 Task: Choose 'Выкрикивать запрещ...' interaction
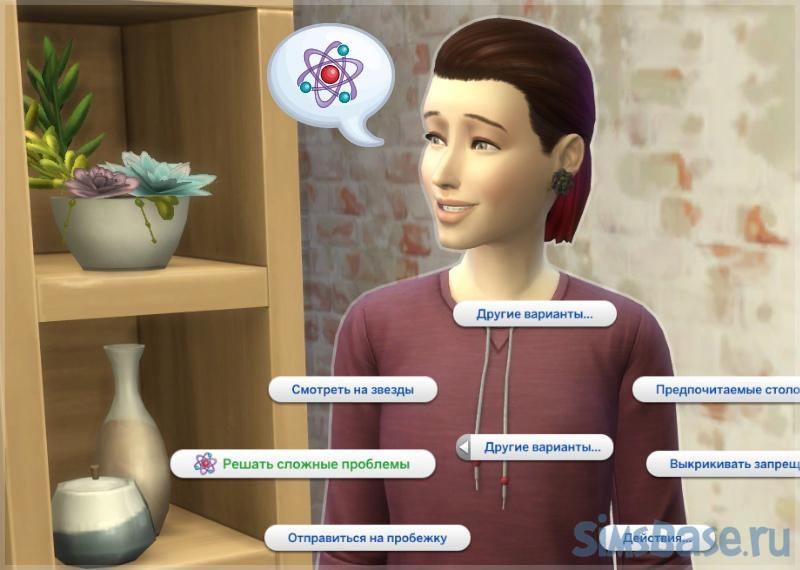pos(724,464)
